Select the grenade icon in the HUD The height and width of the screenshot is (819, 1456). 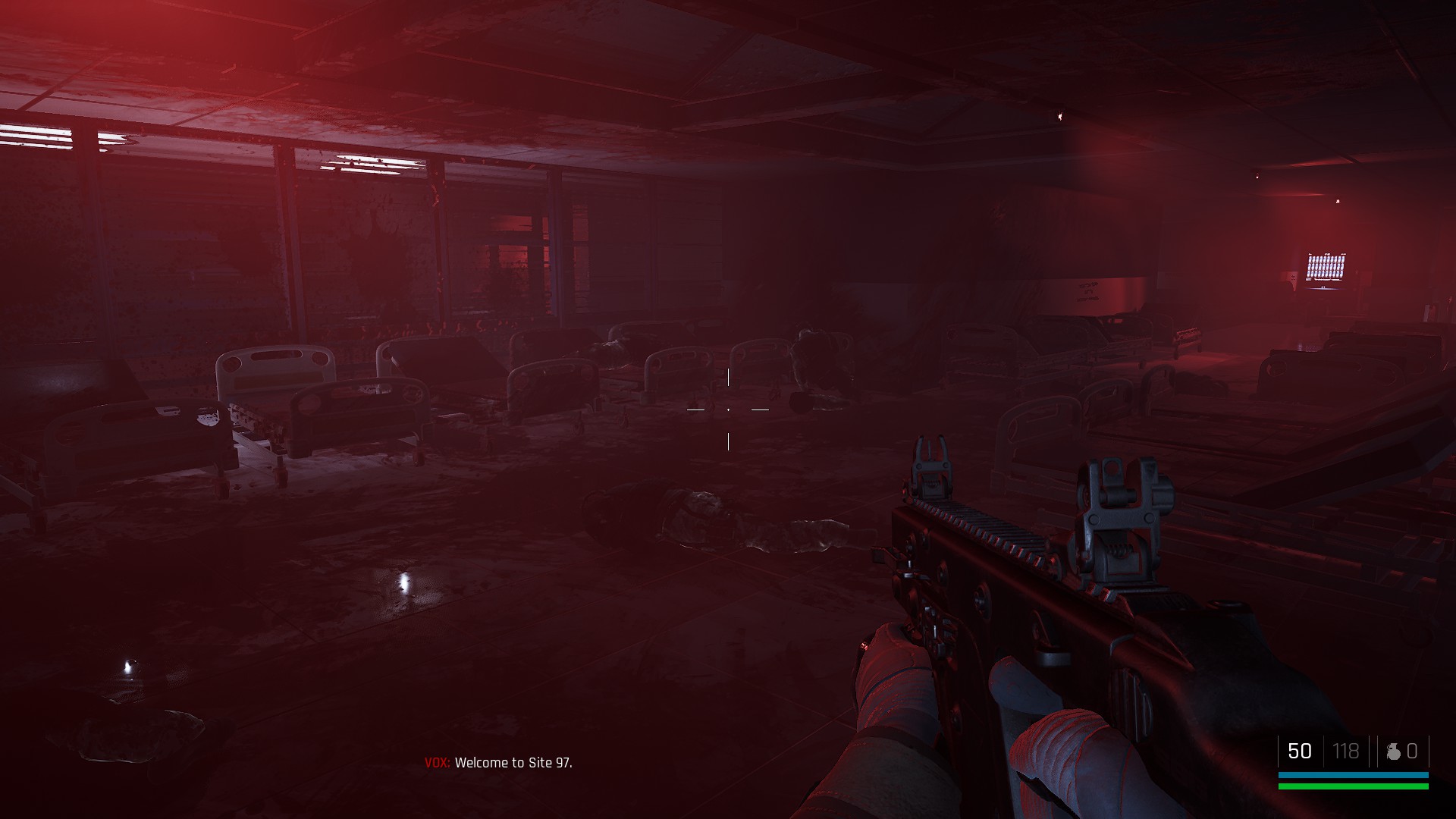[x=1393, y=751]
